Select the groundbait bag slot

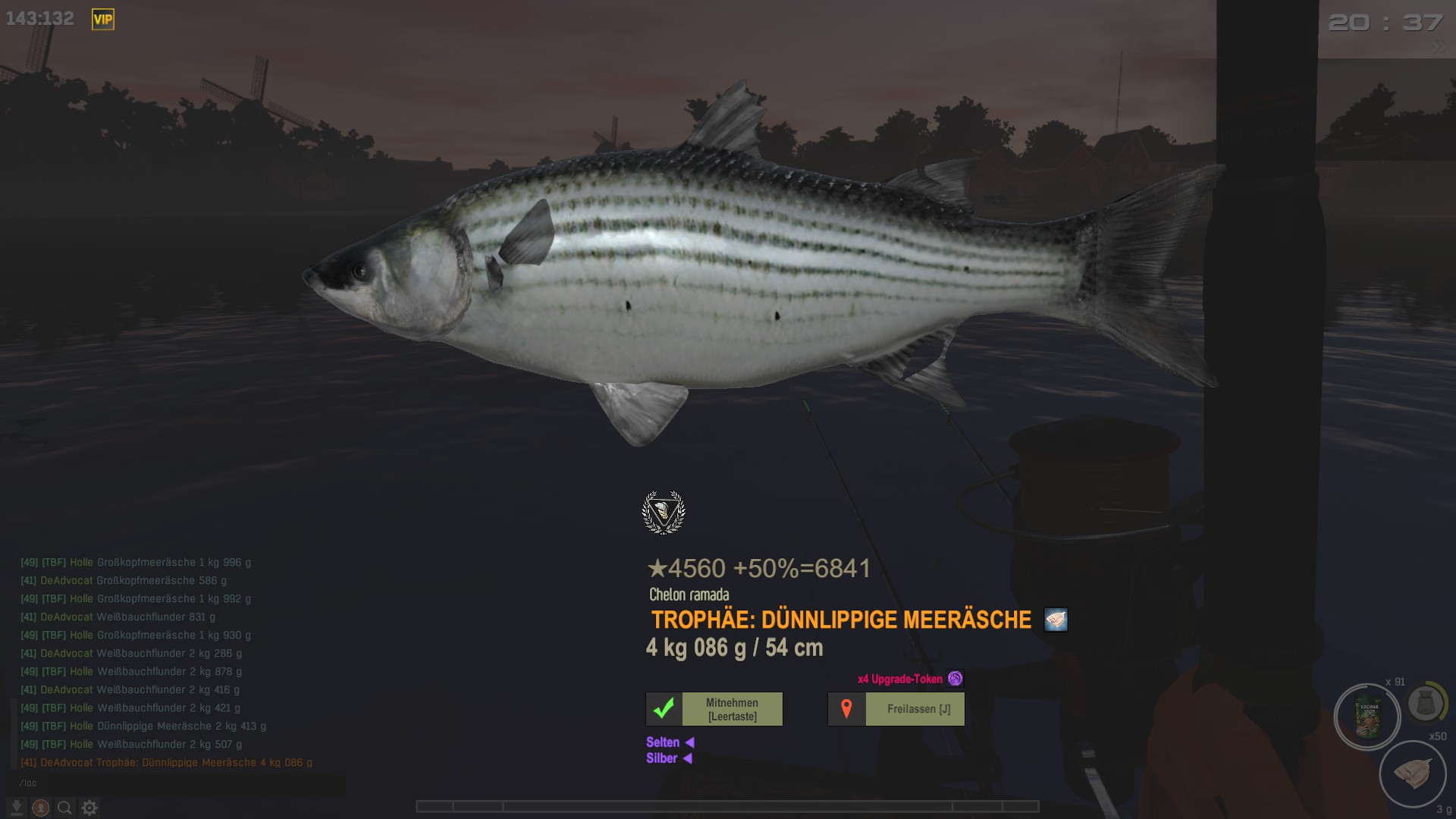pyautogui.click(x=1367, y=717)
